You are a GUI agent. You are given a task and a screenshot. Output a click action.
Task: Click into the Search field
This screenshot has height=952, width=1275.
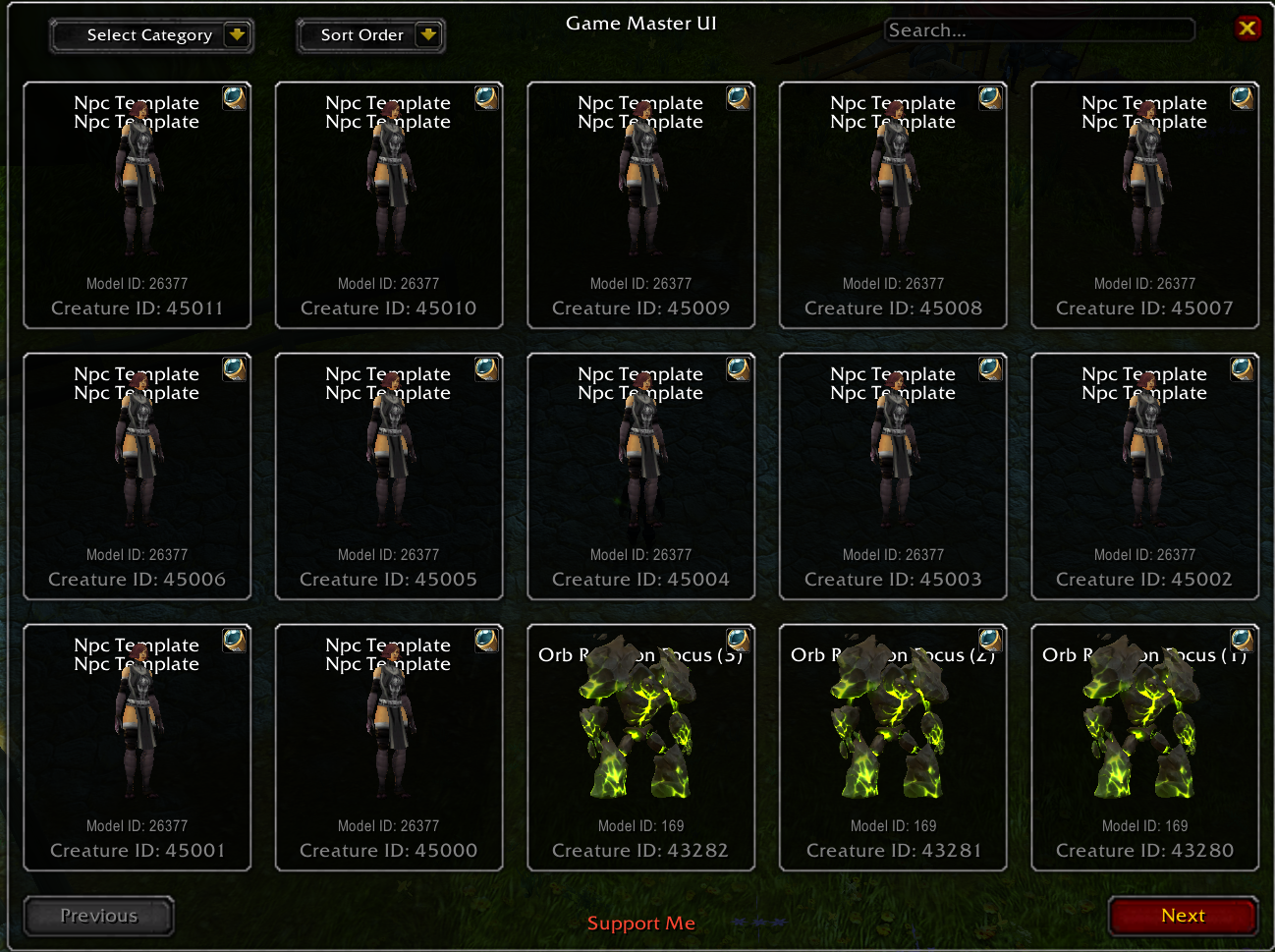pyautogui.click(x=1038, y=30)
